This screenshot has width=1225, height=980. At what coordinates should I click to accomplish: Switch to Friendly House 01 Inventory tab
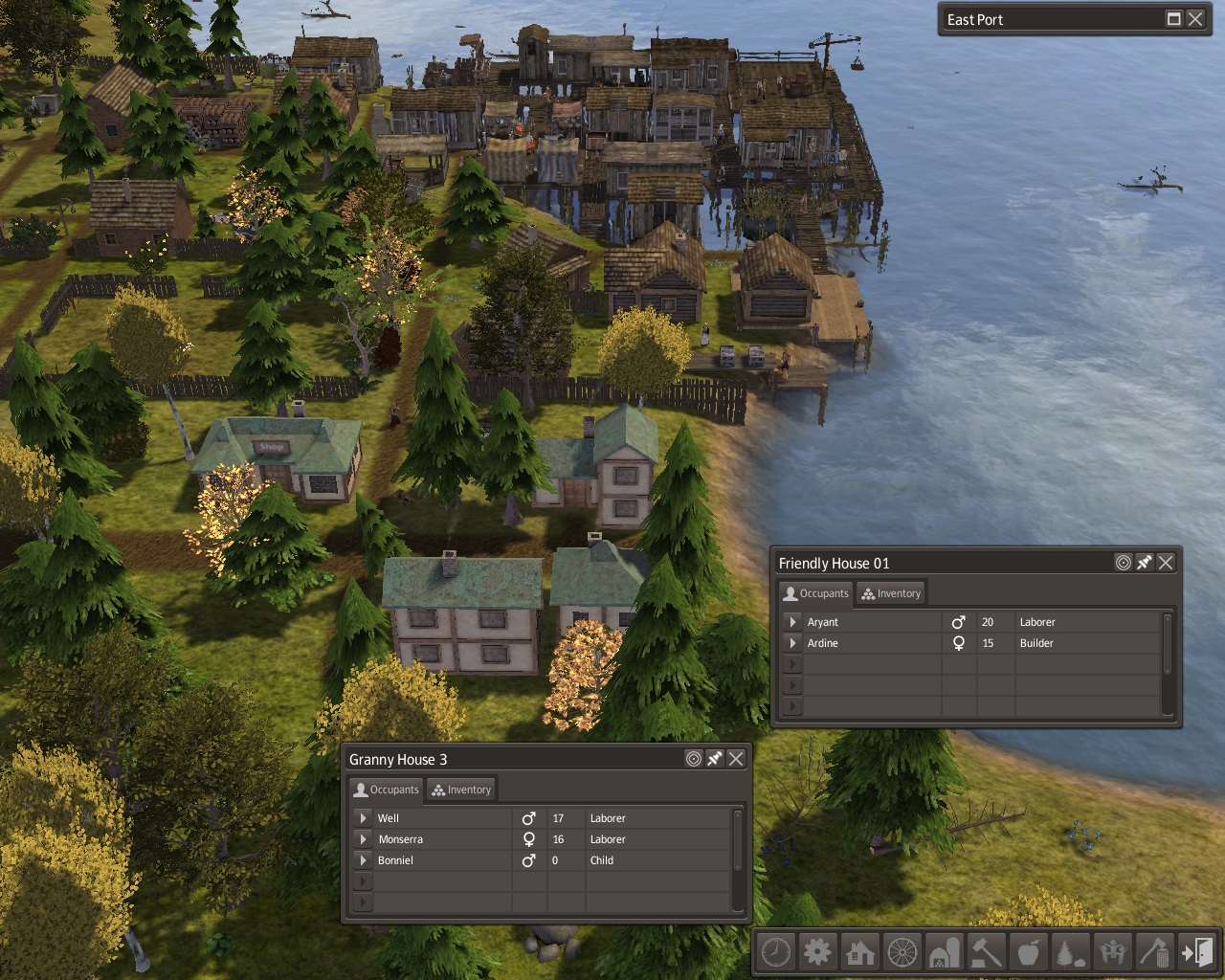(891, 593)
